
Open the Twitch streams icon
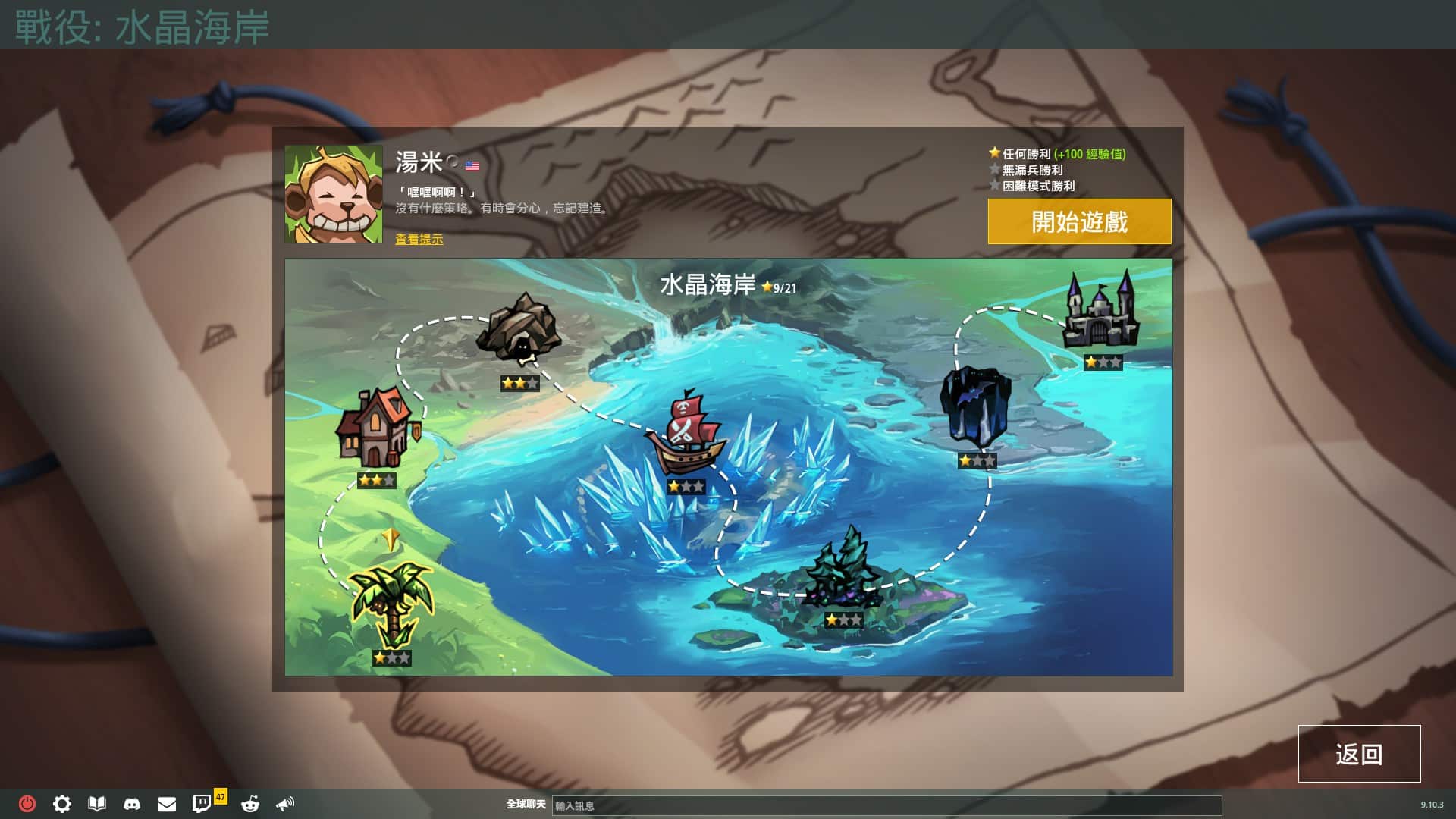tap(202, 804)
